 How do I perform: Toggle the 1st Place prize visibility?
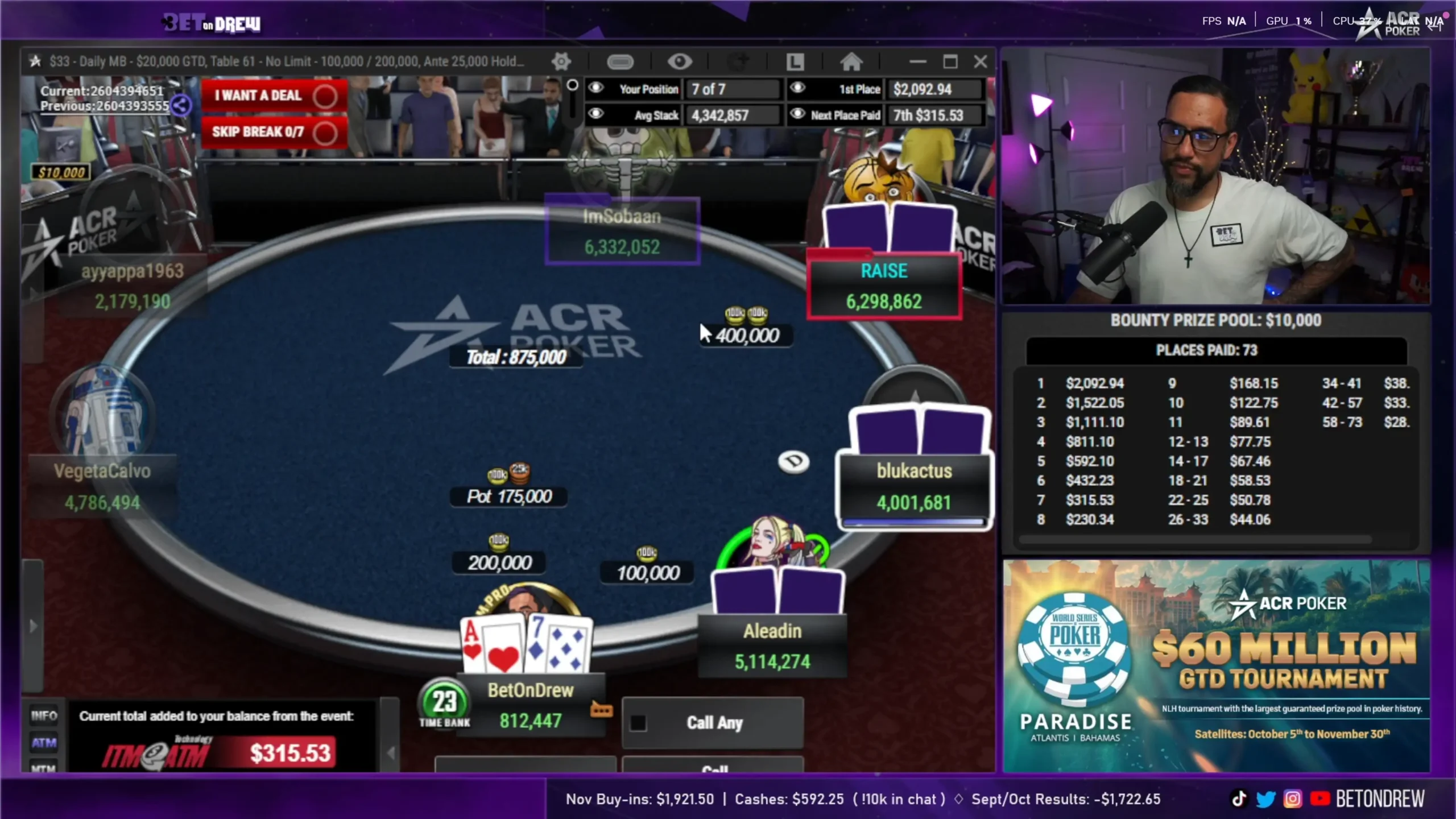click(797, 88)
